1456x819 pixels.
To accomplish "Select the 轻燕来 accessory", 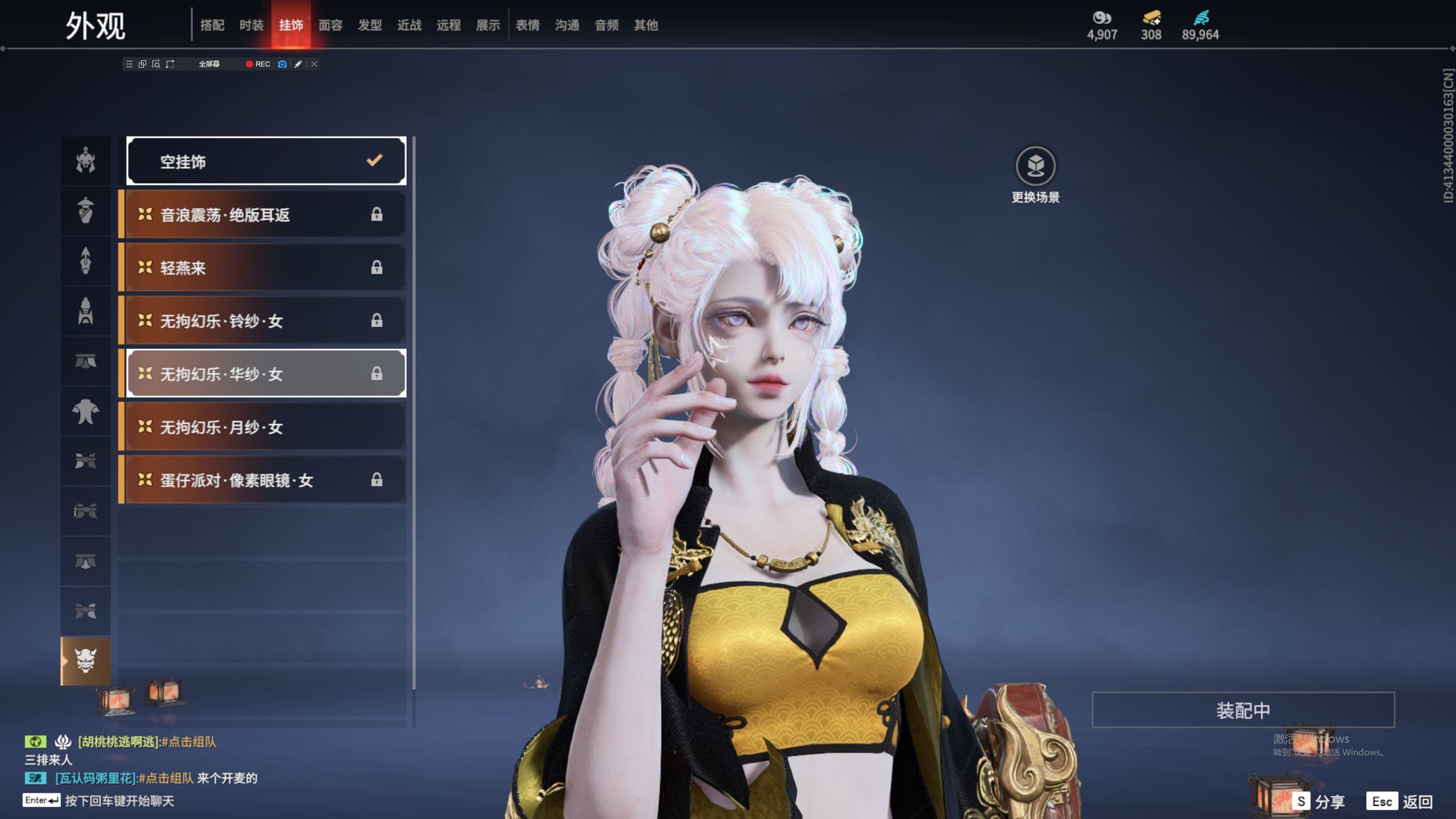I will (265, 267).
